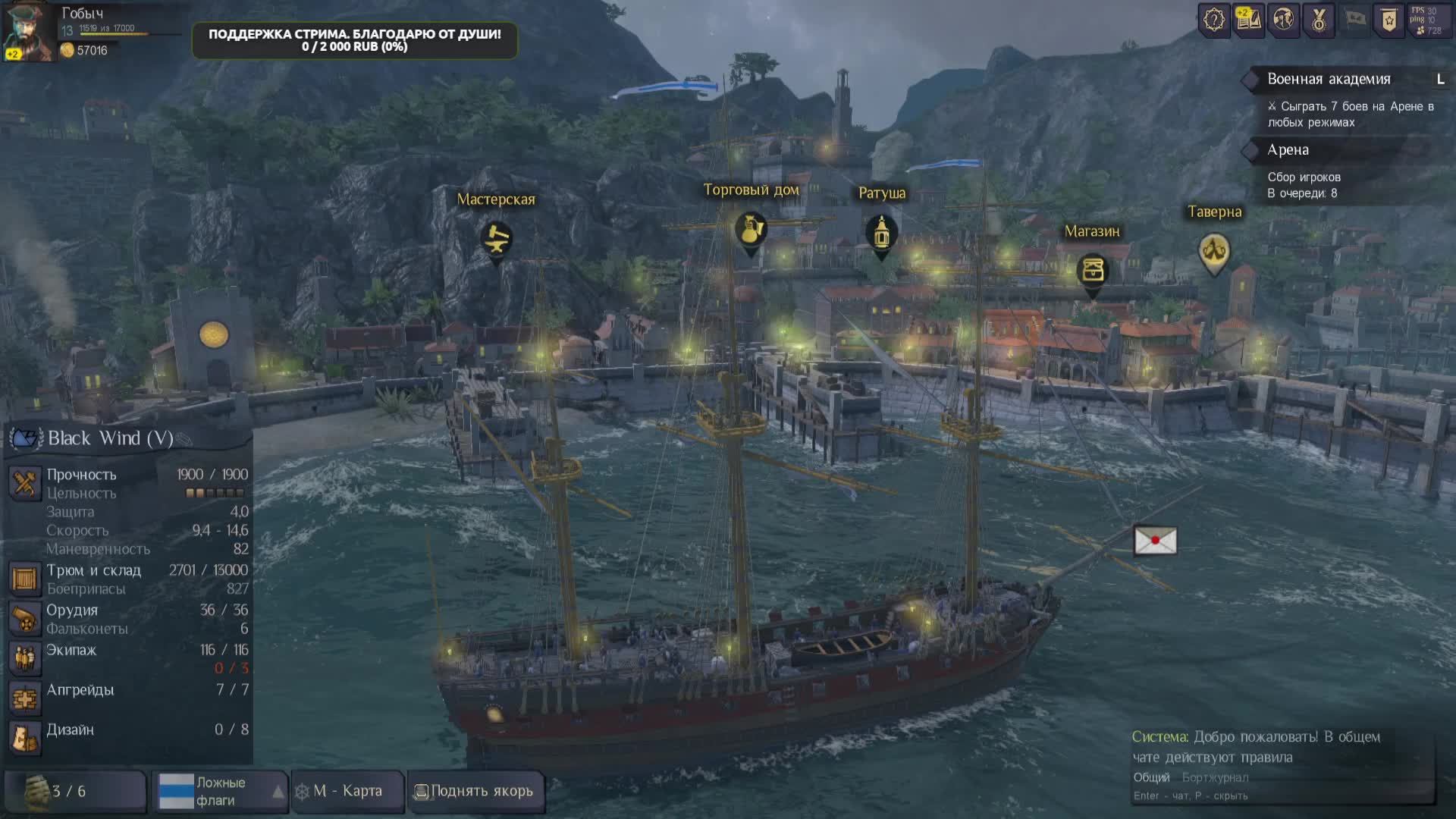Enter the Торговый дом trading house
Viewport: 1456px width, 819px height.
[x=751, y=231]
